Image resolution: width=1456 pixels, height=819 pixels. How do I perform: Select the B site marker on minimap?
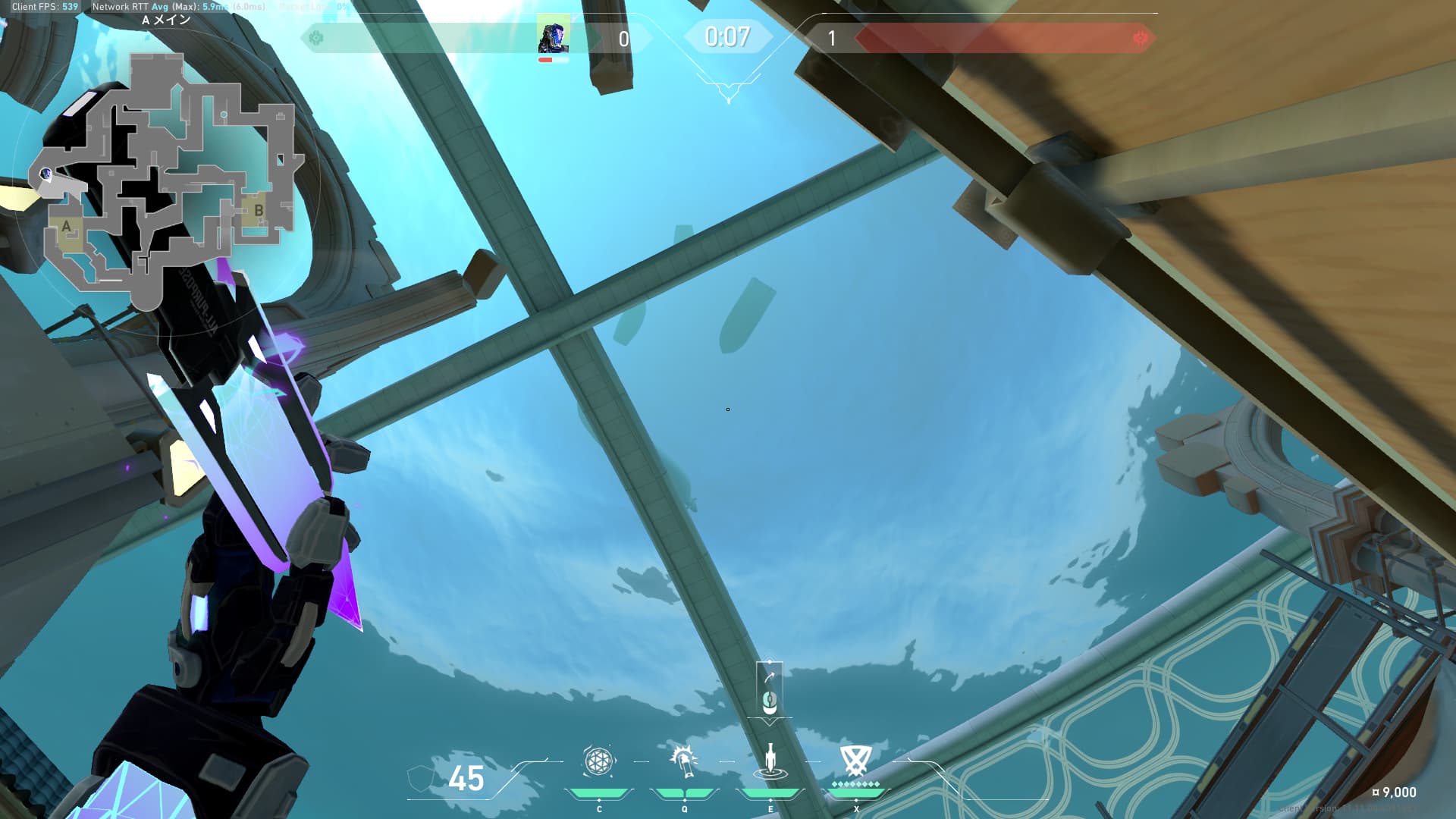(259, 211)
